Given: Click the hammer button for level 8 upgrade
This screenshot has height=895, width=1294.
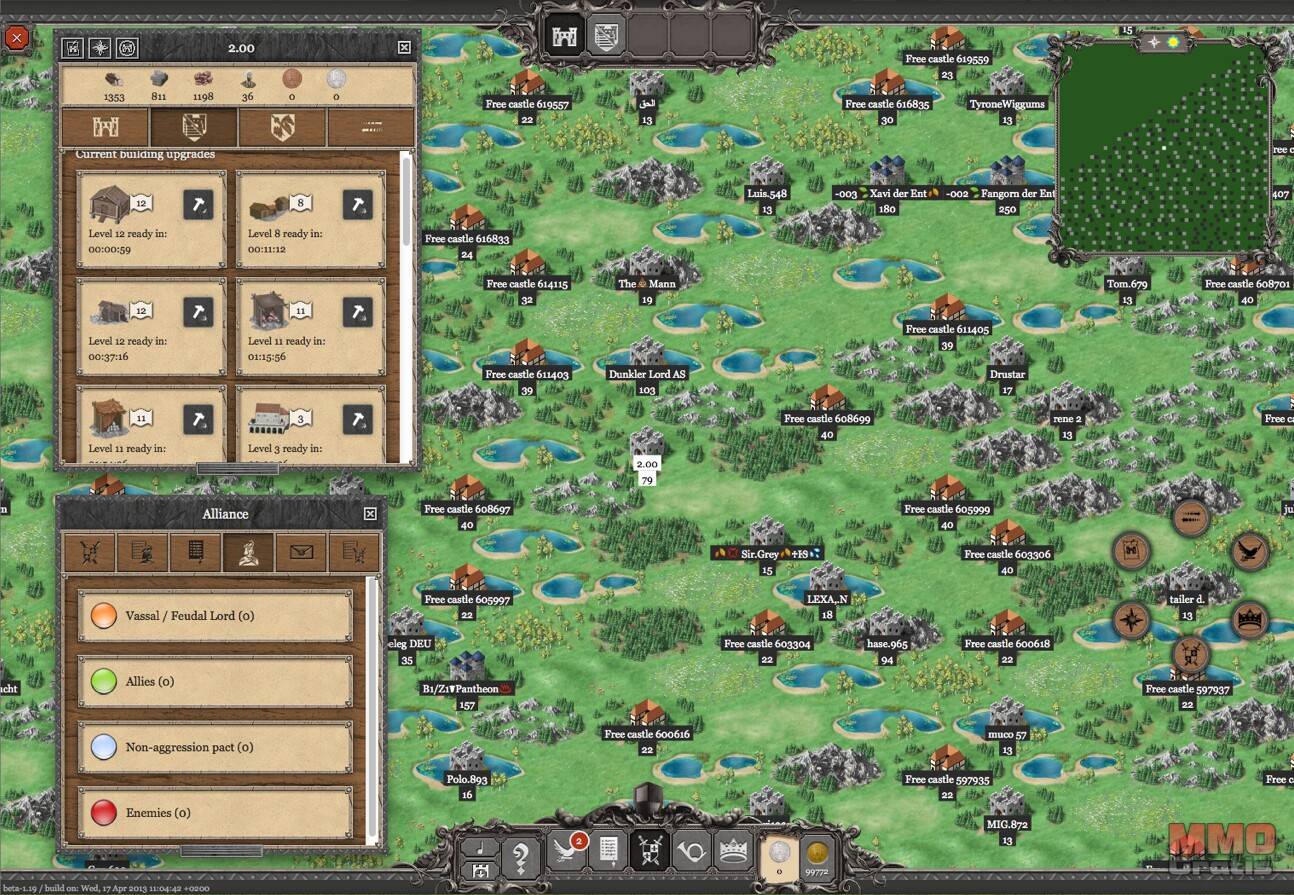Looking at the screenshot, I should point(357,205).
